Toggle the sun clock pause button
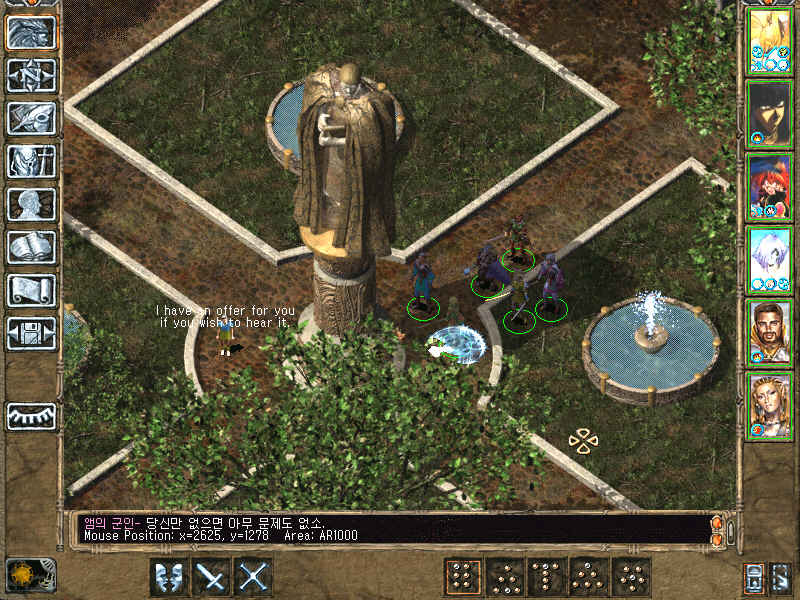 pyautogui.click(x=30, y=575)
